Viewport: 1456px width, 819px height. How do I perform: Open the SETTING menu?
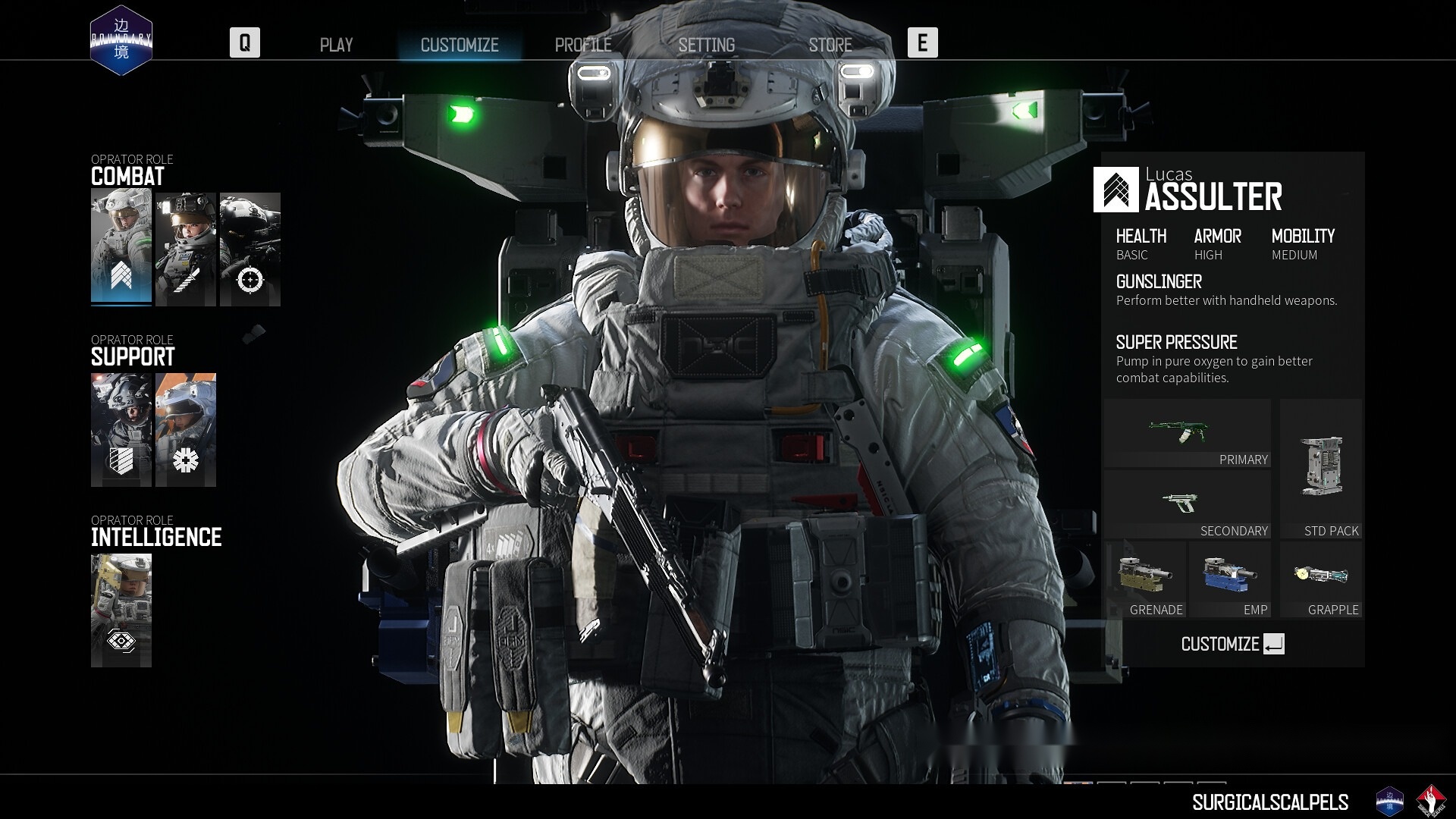click(x=707, y=45)
